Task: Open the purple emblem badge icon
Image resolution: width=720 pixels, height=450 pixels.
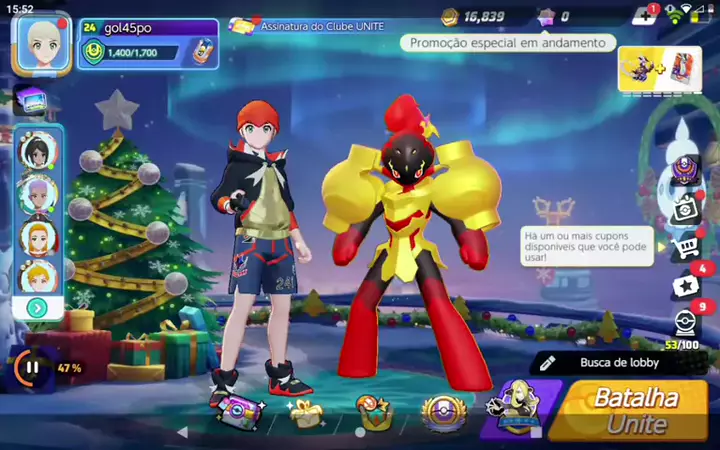Action: point(685,168)
